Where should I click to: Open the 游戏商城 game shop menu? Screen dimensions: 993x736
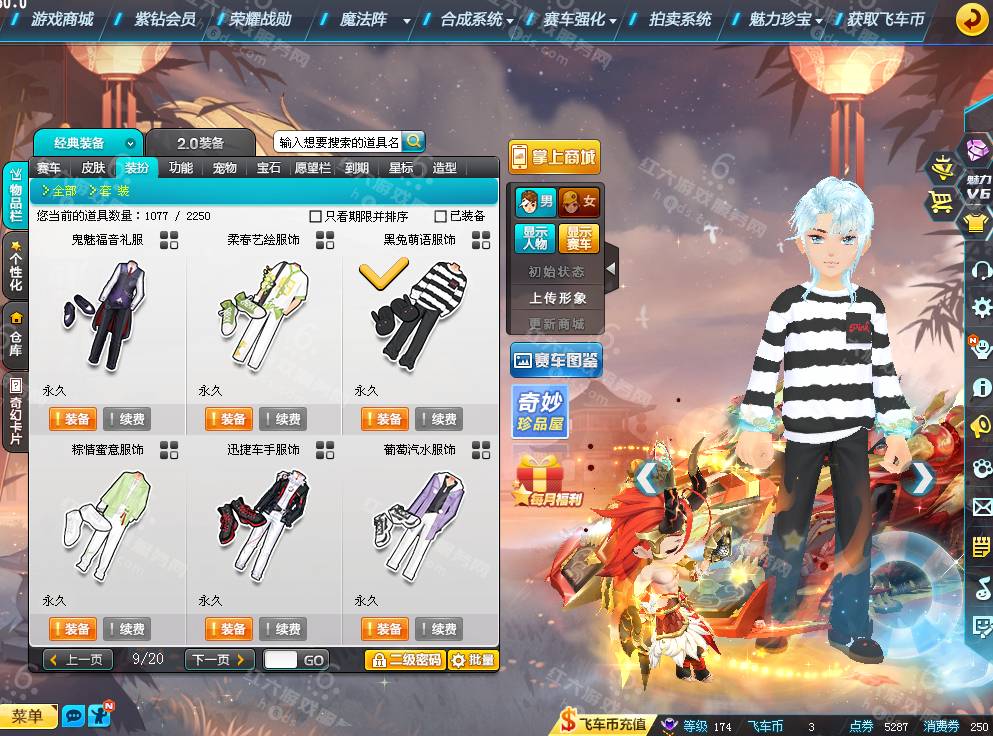(x=61, y=19)
